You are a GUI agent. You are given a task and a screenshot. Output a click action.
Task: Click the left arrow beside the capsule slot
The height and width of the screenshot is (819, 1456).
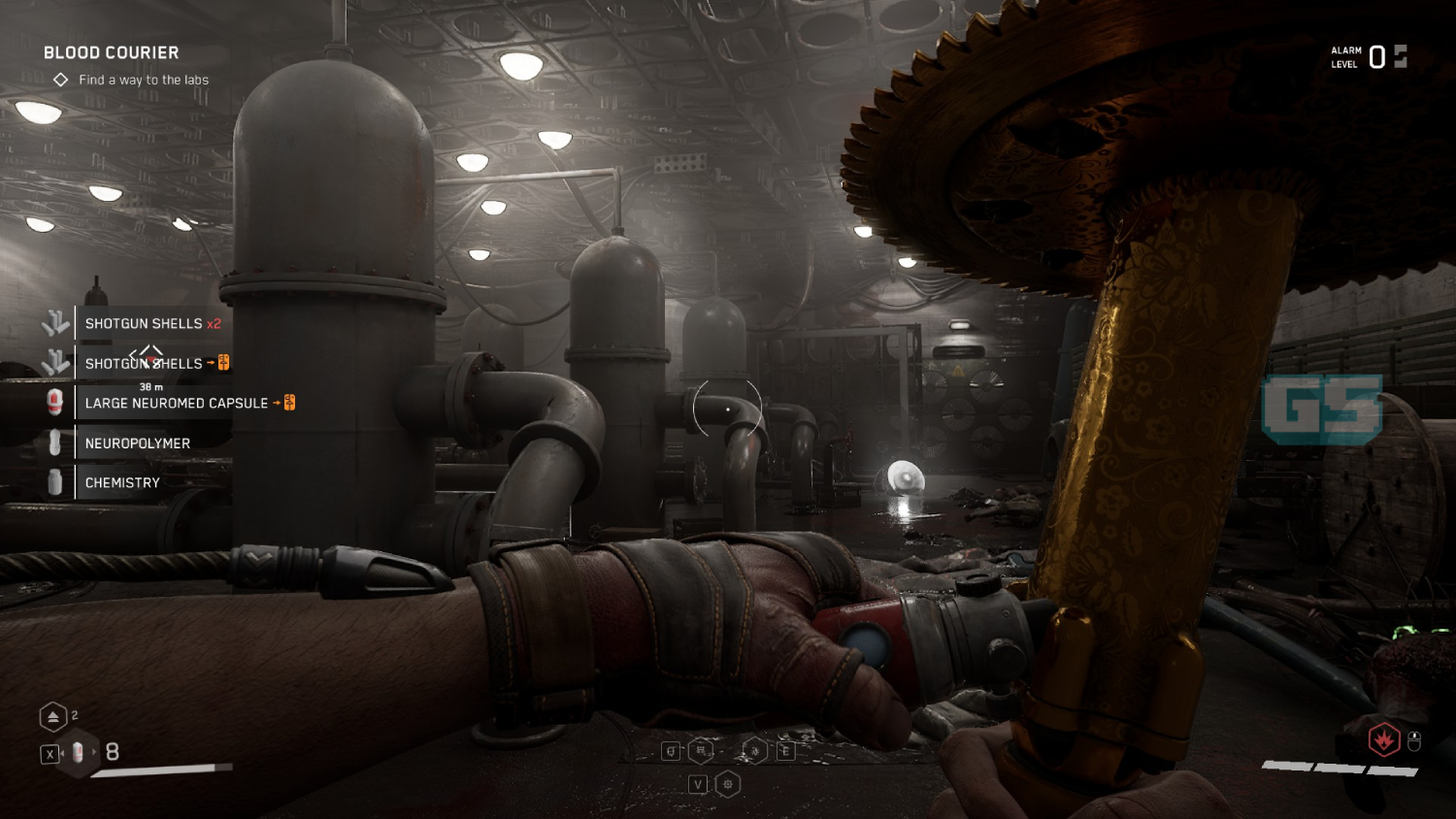pyautogui.click(x=64, y=751)
